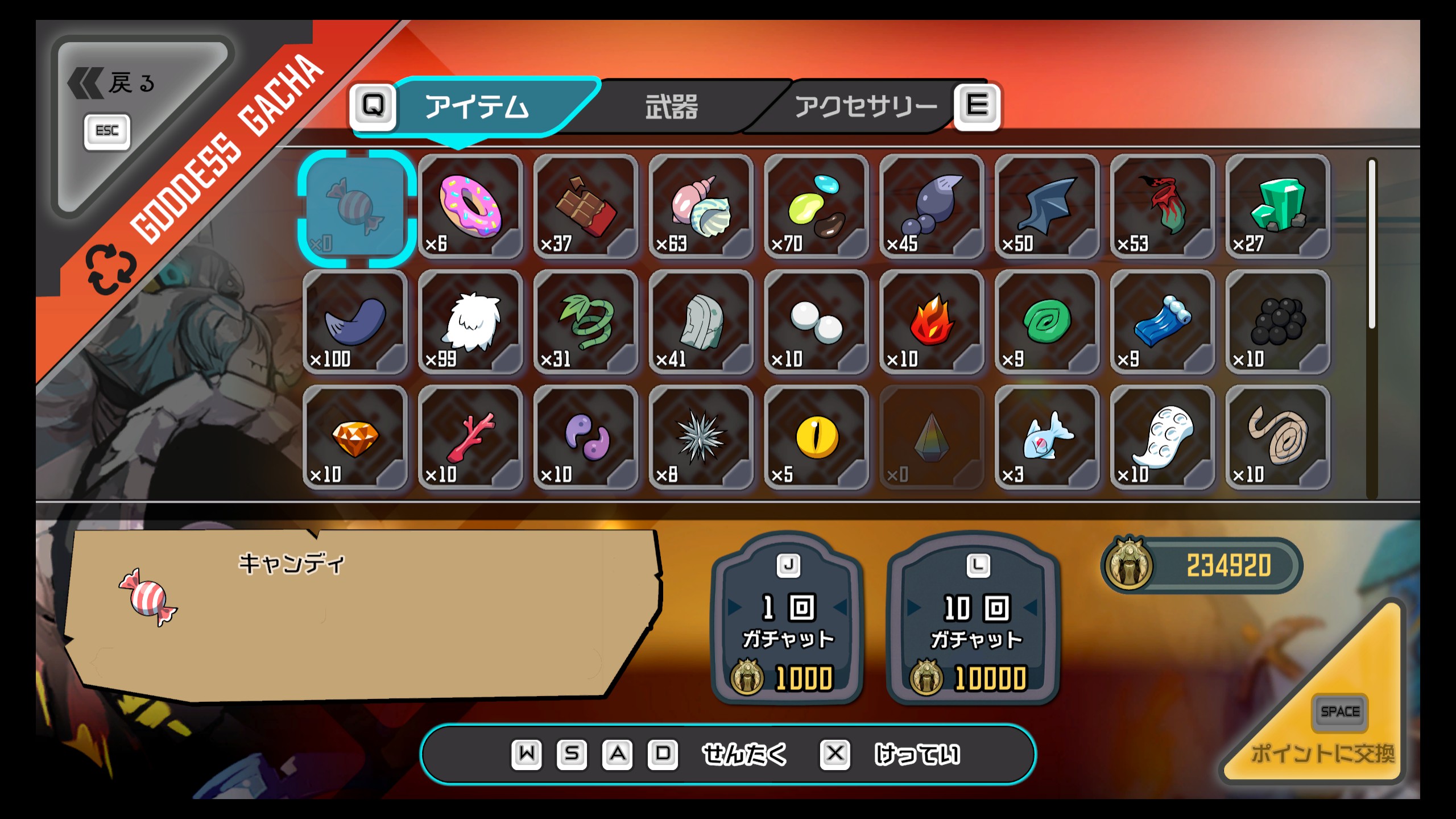Image resolution: width=1456 pixels, height=819 pixels.
Task: Select the white fur tuft slot
Action: [470, 322]
